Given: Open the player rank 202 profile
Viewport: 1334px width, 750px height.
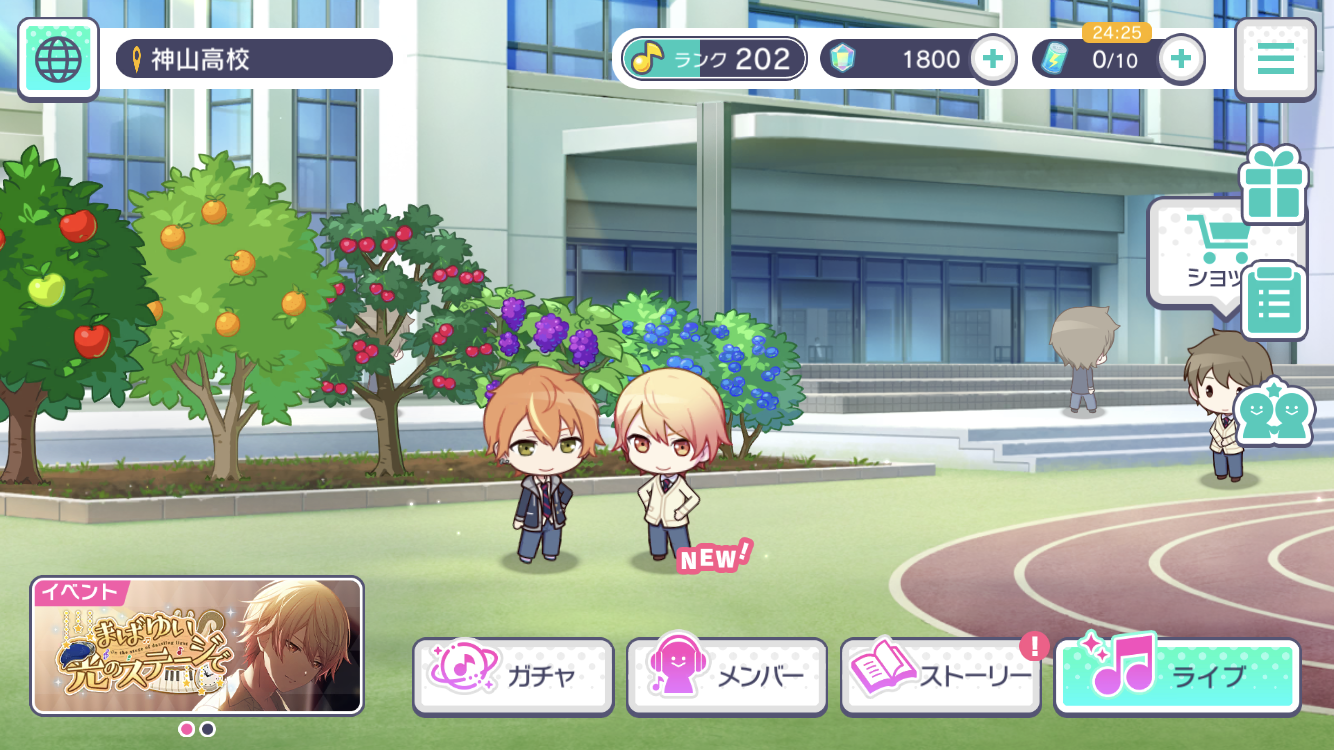Looking at the screenshot, I should coord(714,59).
